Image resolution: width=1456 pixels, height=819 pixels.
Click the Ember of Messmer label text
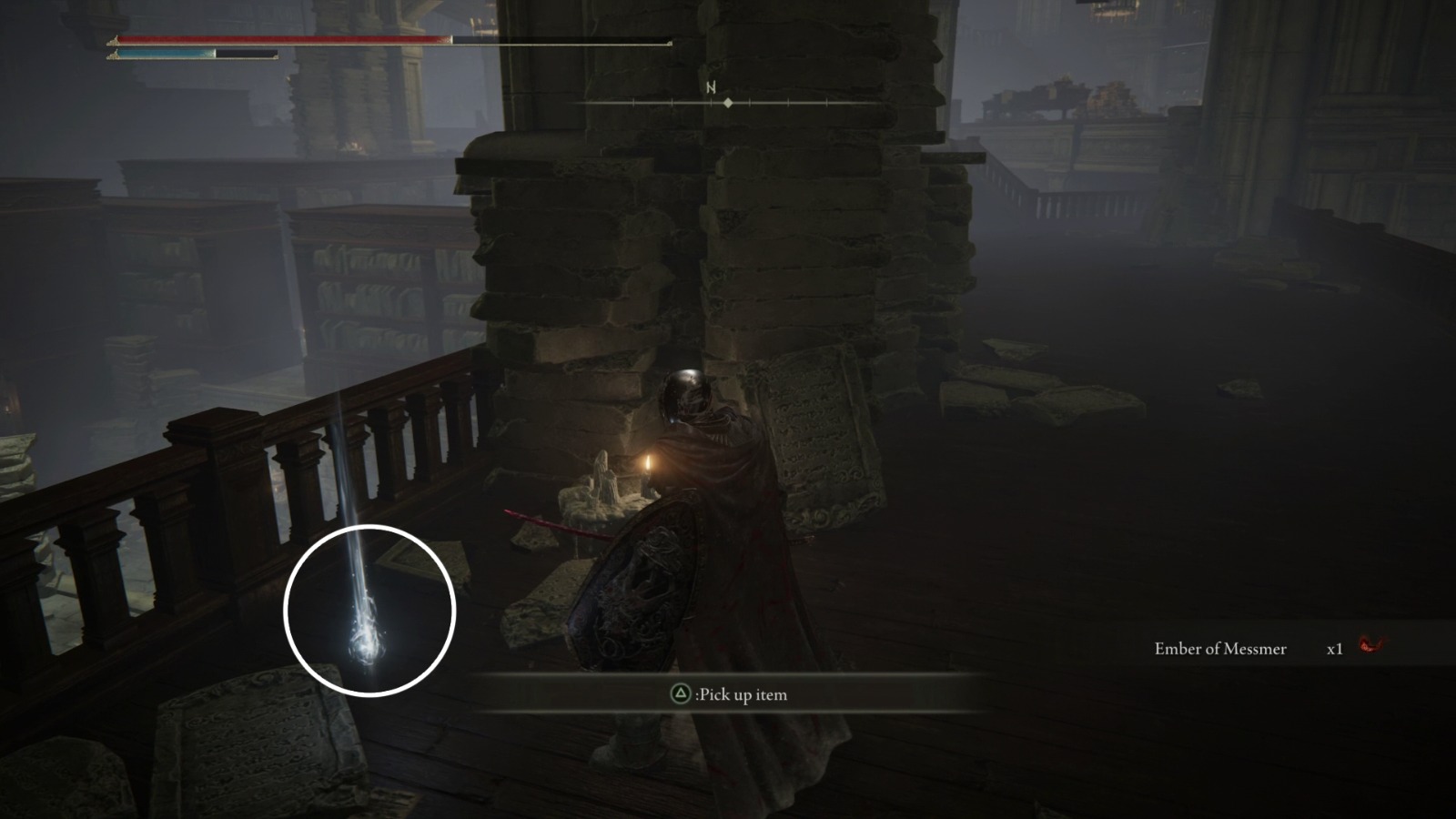point(1221,648)
